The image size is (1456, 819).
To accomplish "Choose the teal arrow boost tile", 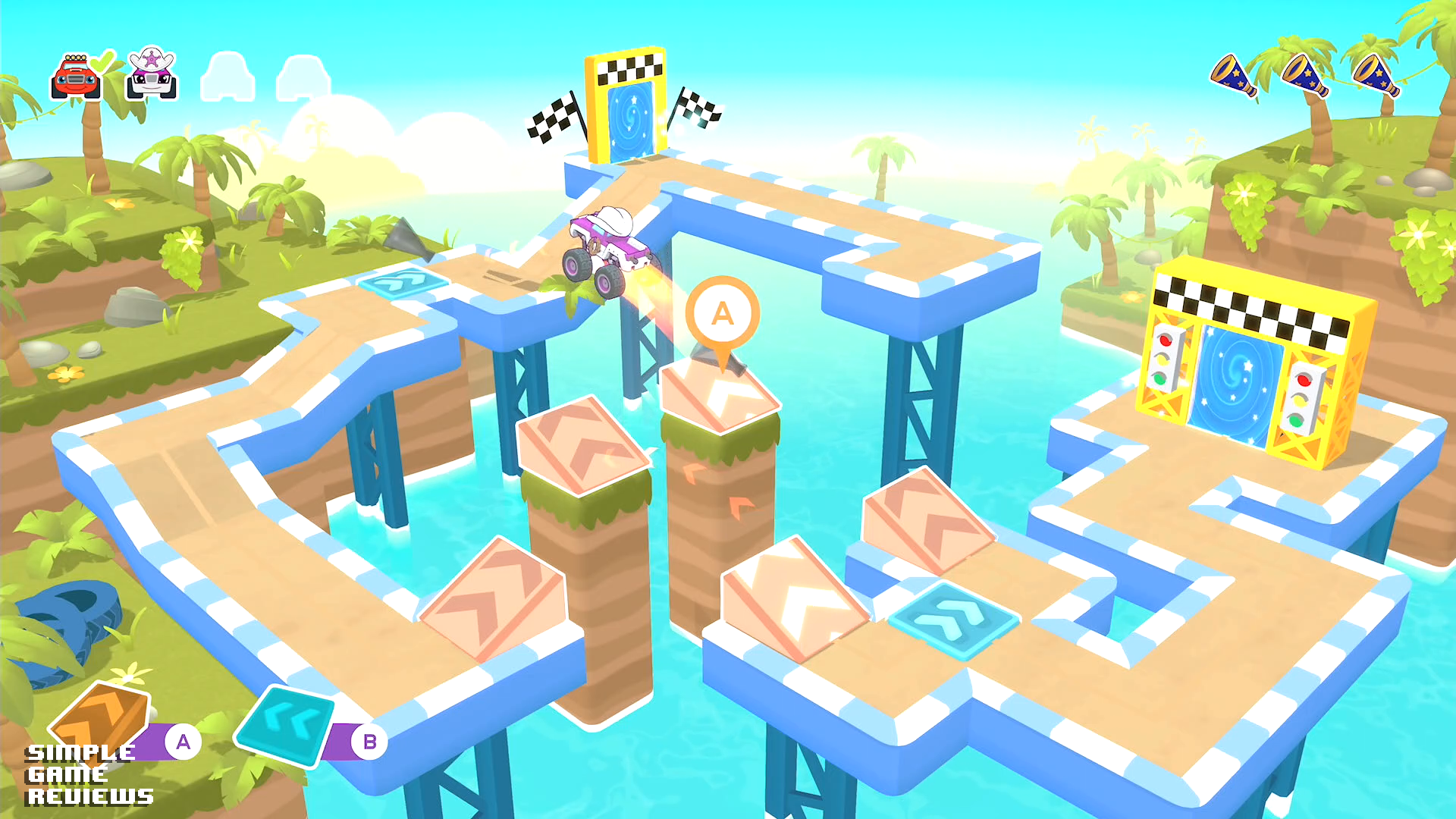I will [x=286, y=726].
